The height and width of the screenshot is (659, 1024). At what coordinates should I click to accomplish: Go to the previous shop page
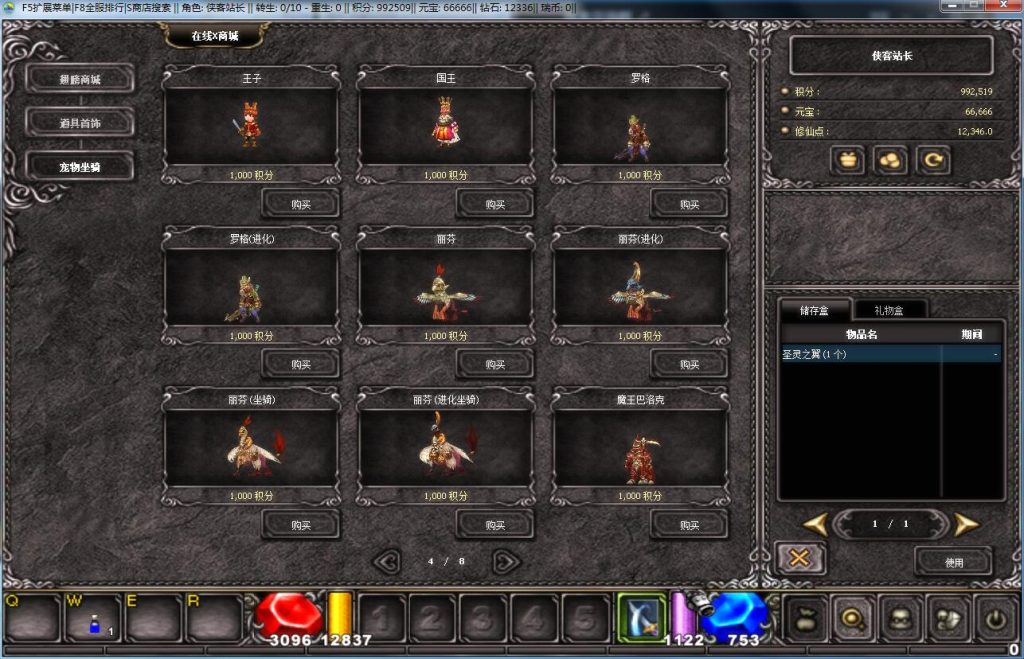click(x=387, y=561)
